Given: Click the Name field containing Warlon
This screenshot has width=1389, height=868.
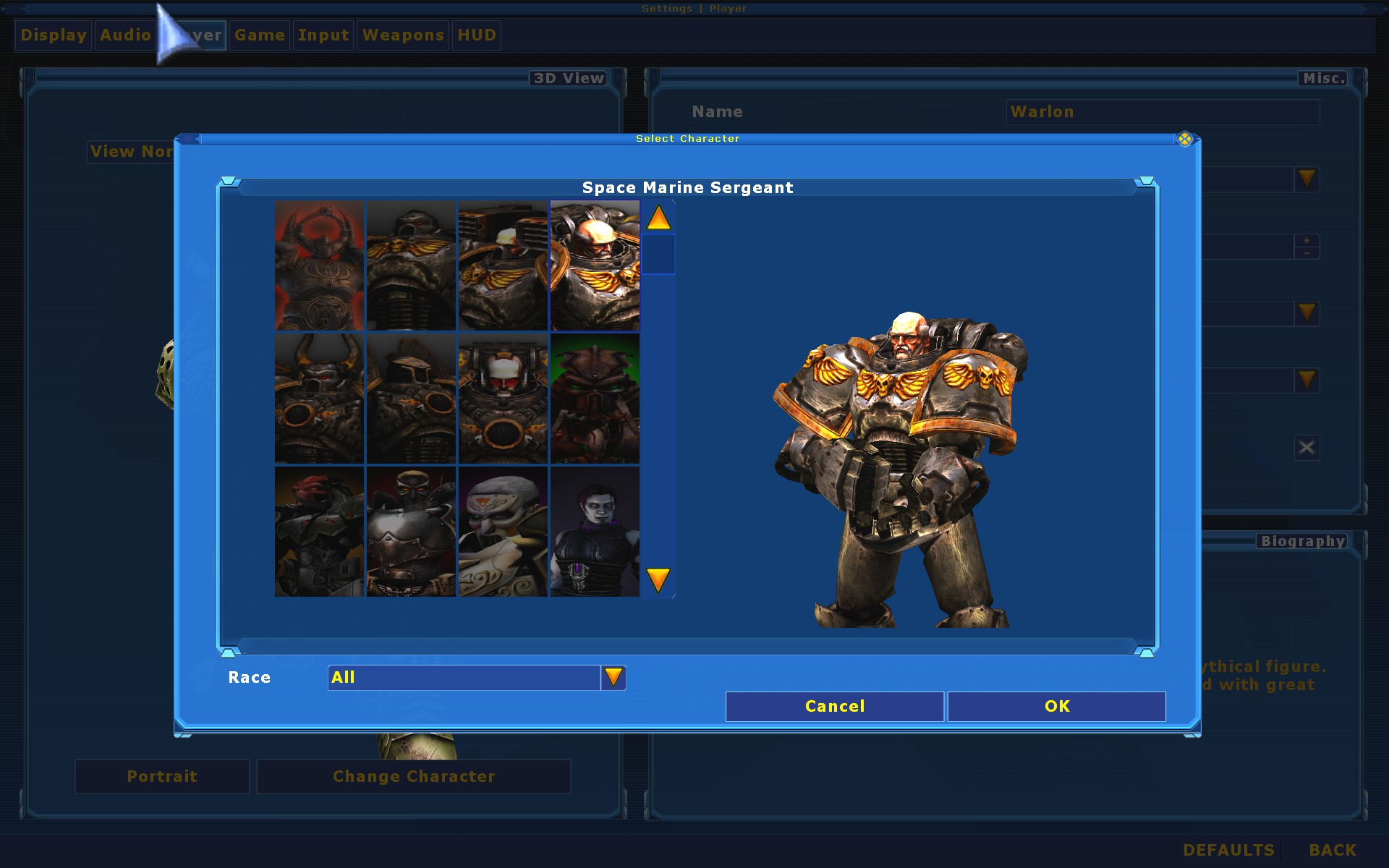Looking at the screenshot, I should [x=1162, y=112].
